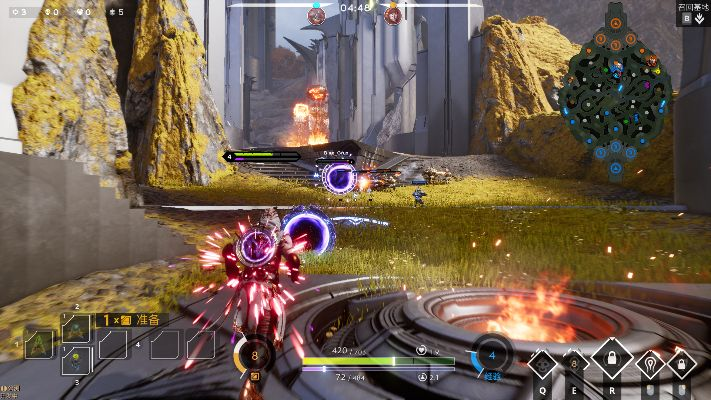This screenshot has height=400, width=711.
Task: Select the locked R ultimate ability
Action: click(x=612, y=359)
